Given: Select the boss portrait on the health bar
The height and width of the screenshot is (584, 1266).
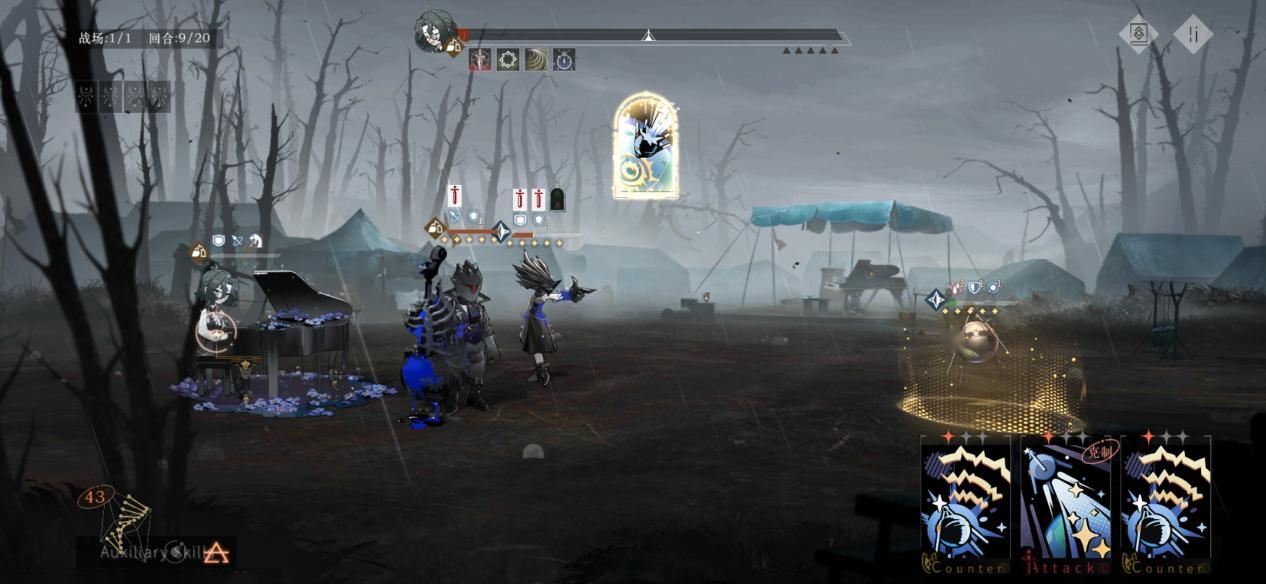Looking at the screenshot, I should (x=435, y=31).
